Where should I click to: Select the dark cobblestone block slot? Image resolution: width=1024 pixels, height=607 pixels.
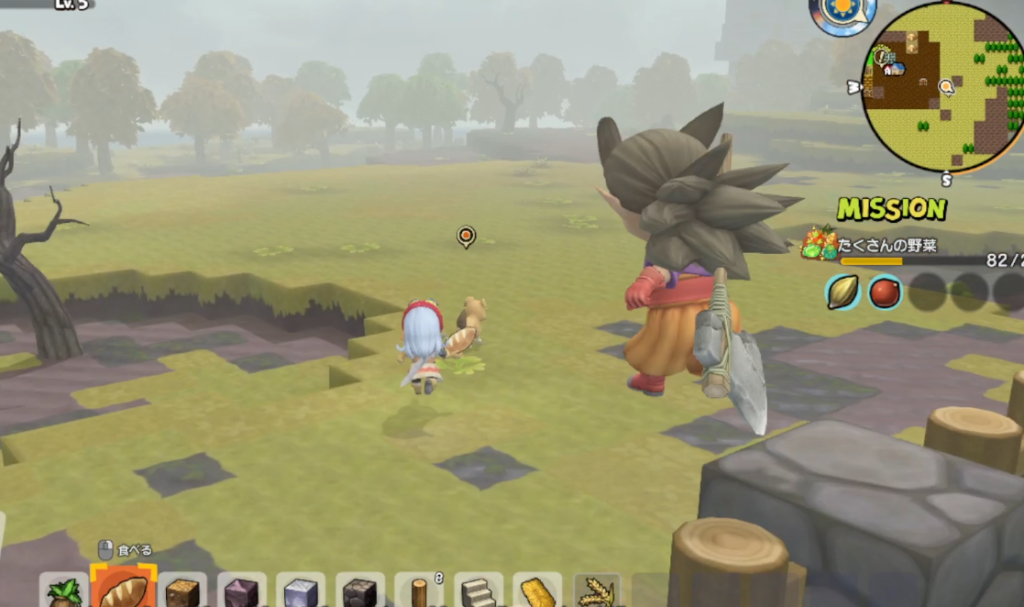[359, 592]
